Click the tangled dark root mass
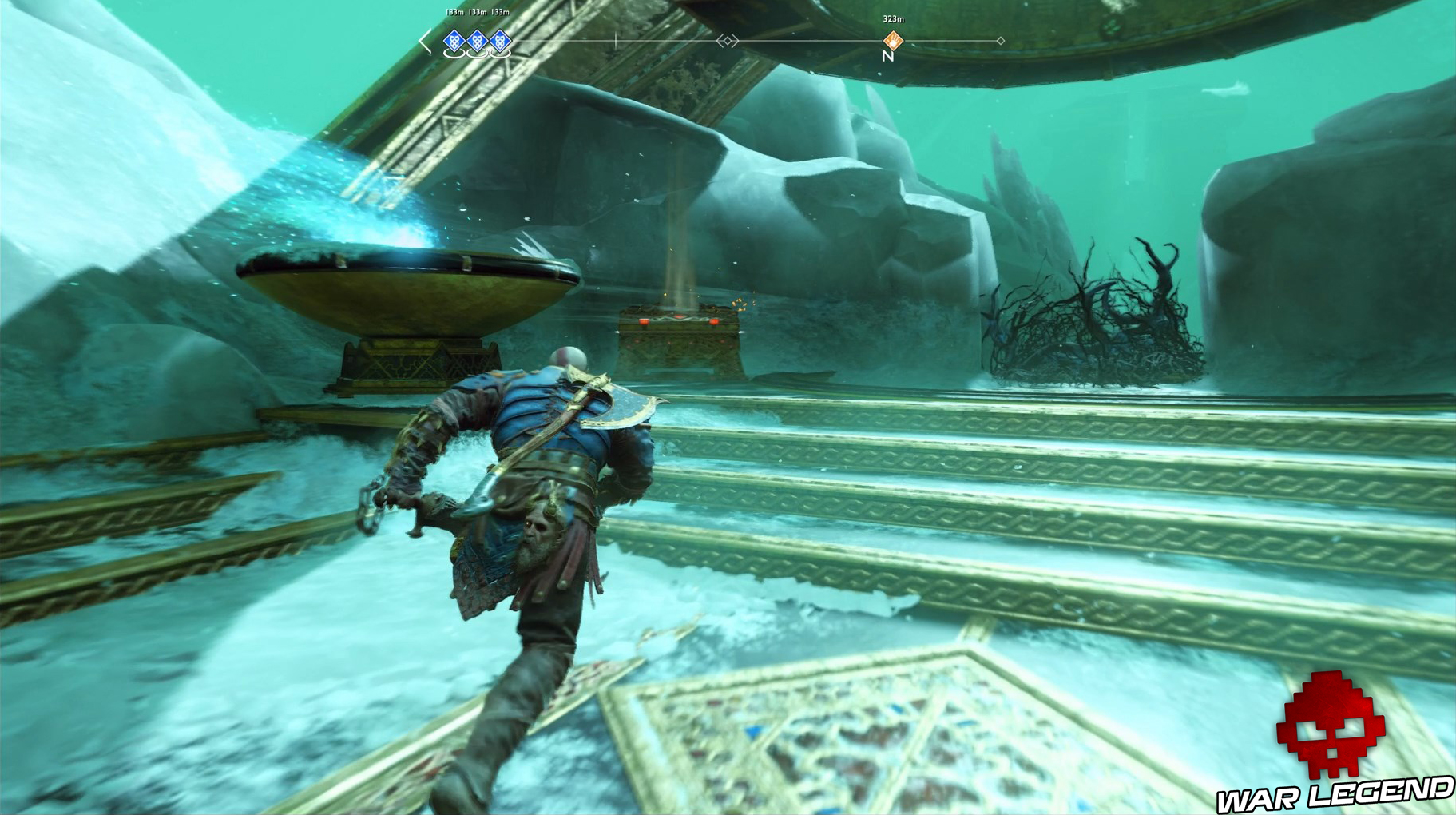The height and width of the screenshot is (815, 1456). (x=1094, y=328)
